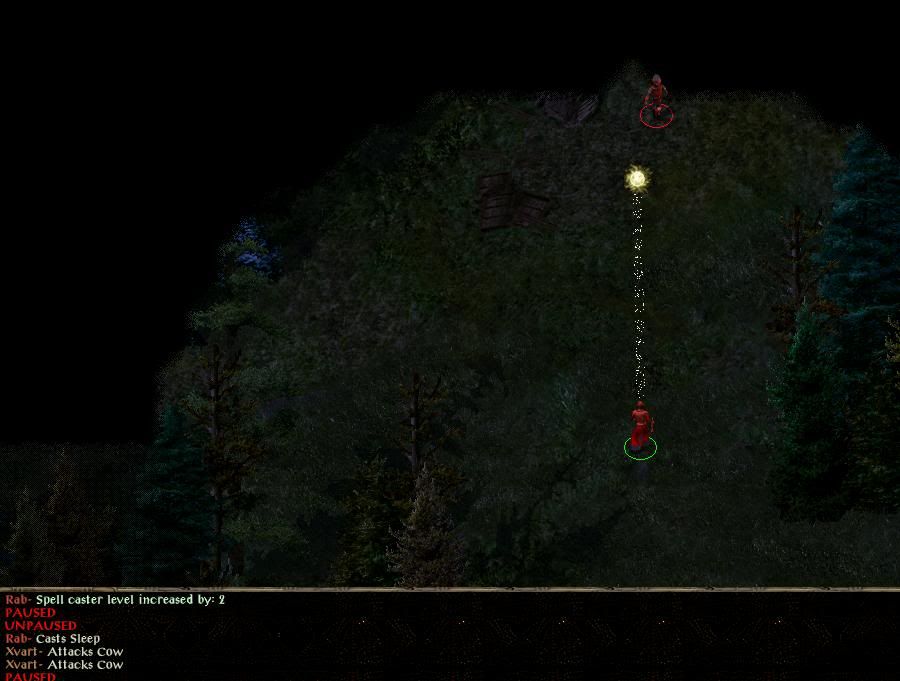Screen dimensions: 900x681
Task: Select the green-circled party mage
Action: tap(640, 428)
